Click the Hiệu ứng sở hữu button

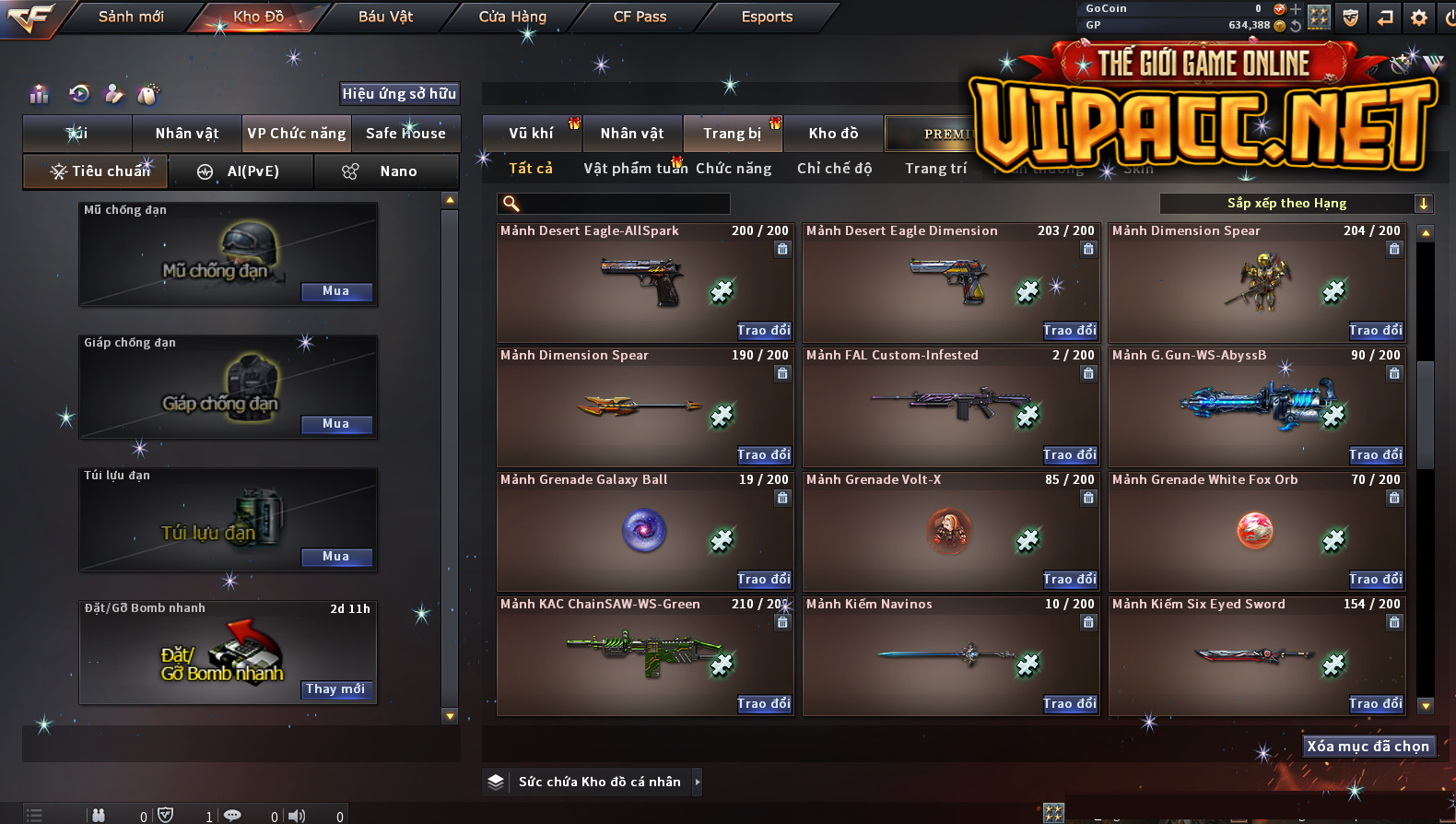point(399,94)
